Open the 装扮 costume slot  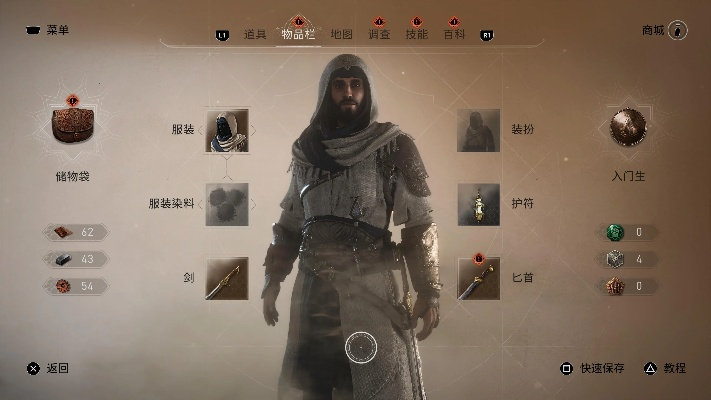pos(478,131)
